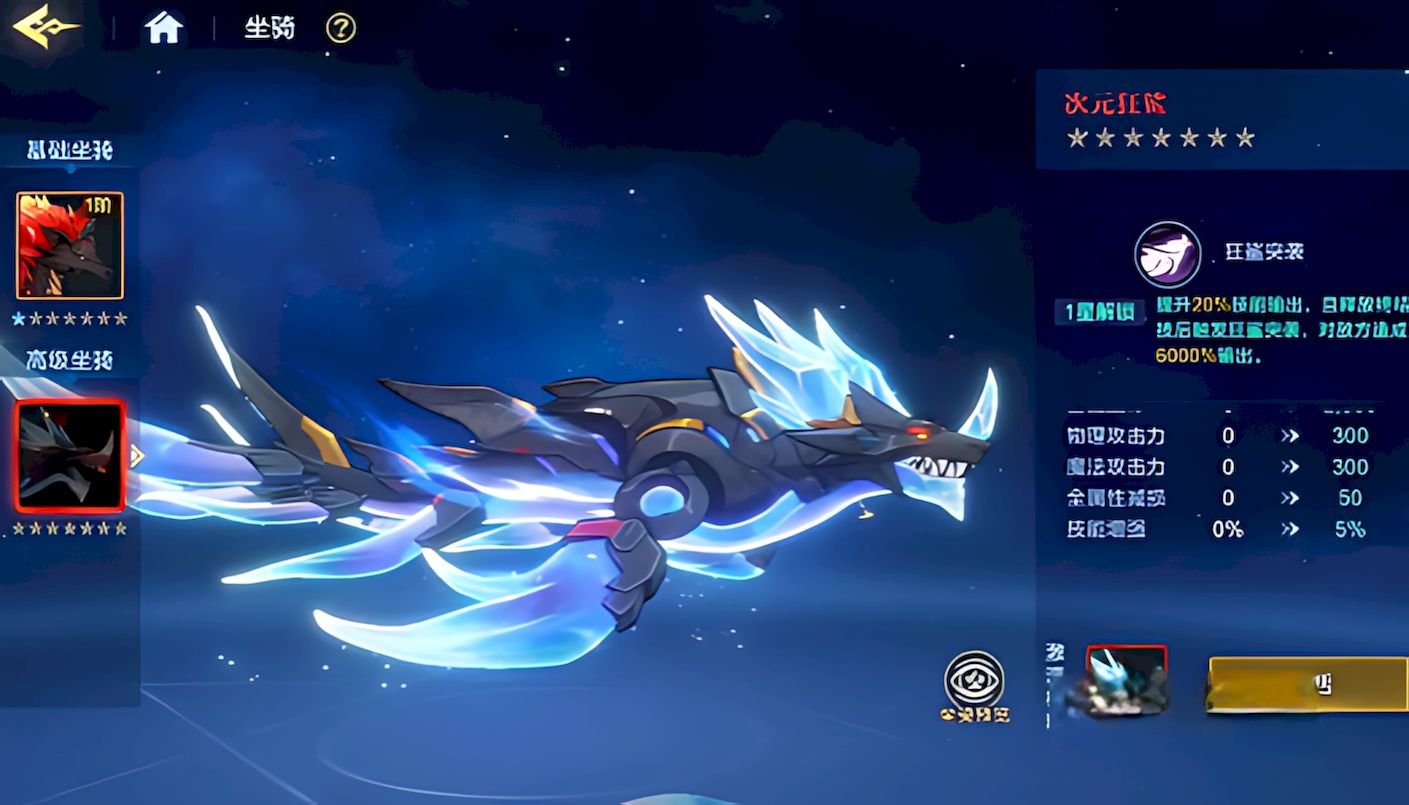View the purple mount skill icon
Screen dimensions: 1409x805
pos(1167,254)
